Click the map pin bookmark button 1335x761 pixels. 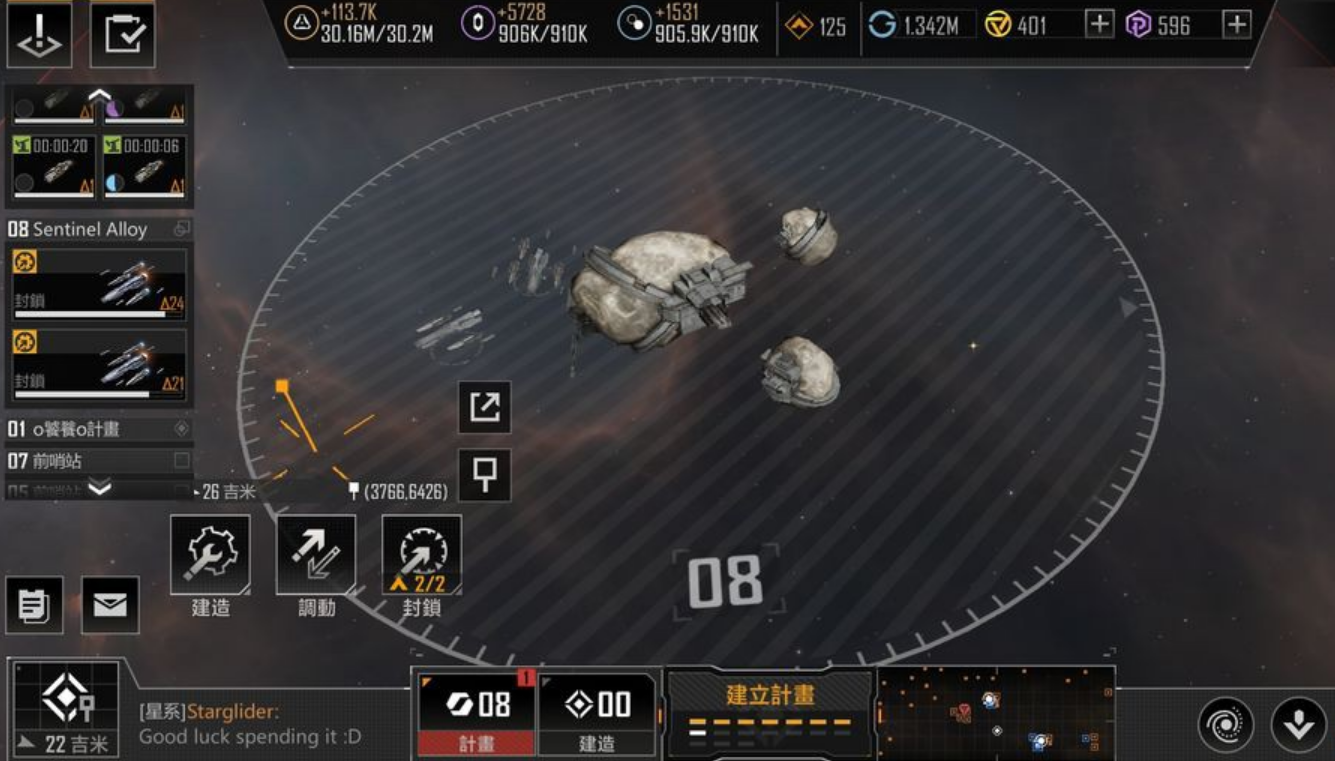[485, 475]
